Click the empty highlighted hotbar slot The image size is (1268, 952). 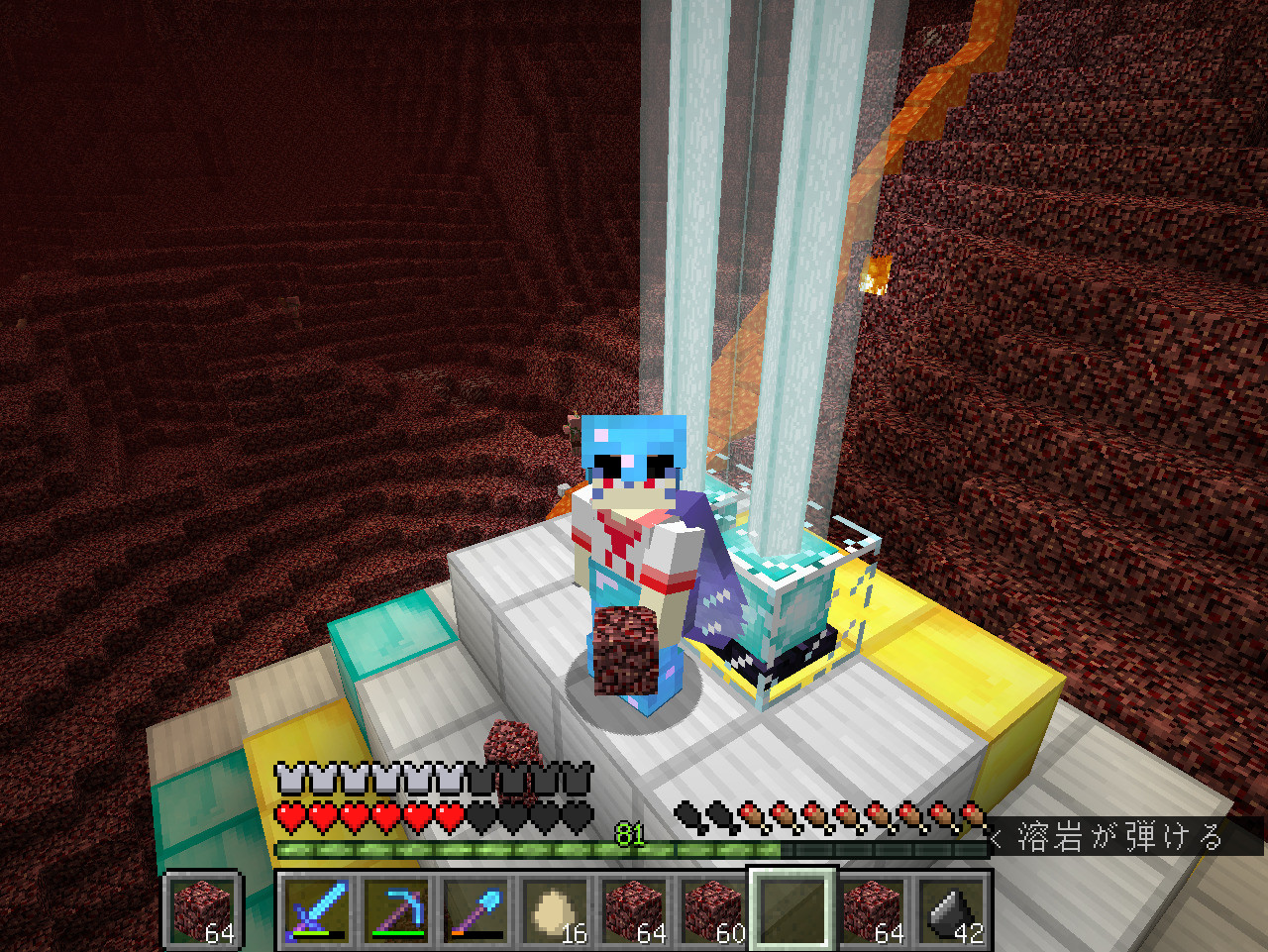coord(792,909)
